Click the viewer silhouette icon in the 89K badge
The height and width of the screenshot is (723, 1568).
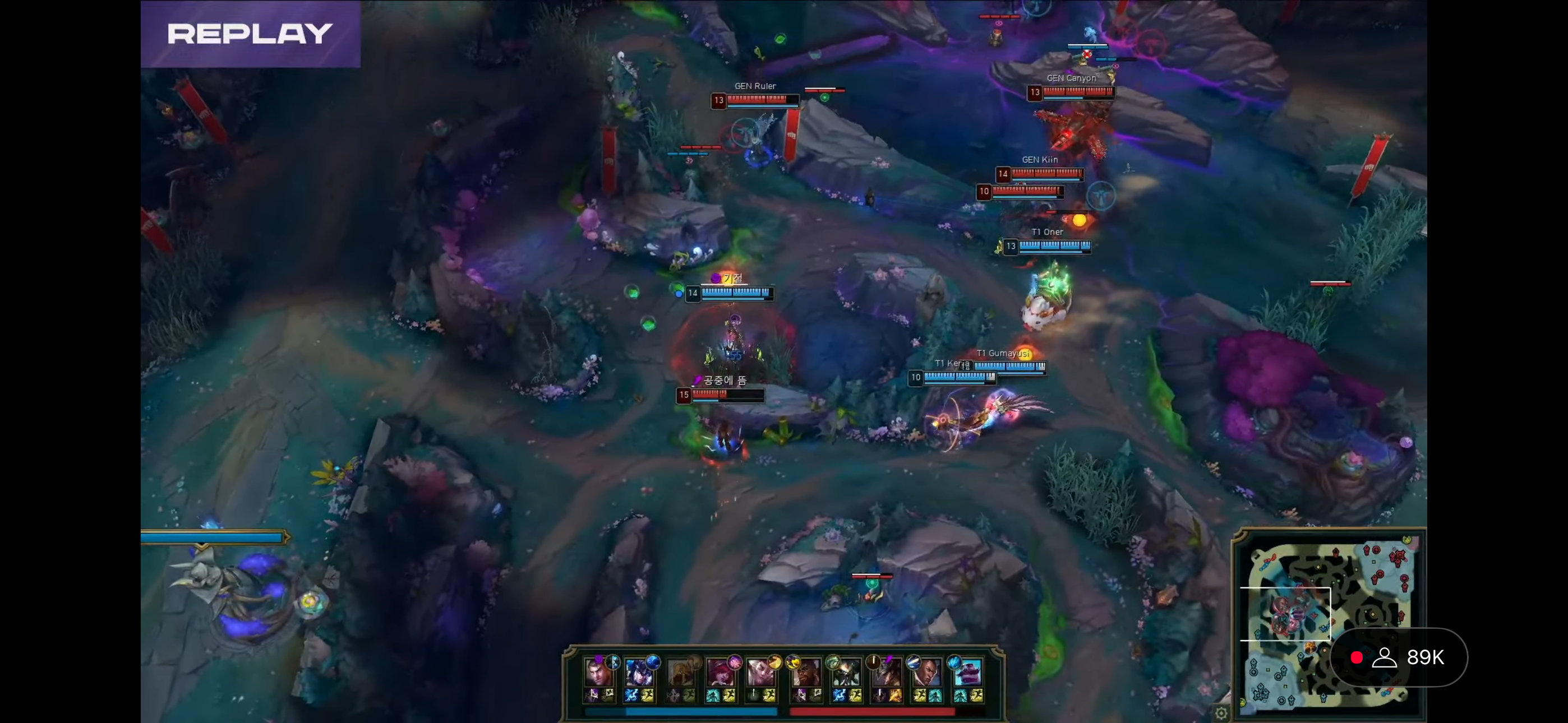[x=1385, y=657]
